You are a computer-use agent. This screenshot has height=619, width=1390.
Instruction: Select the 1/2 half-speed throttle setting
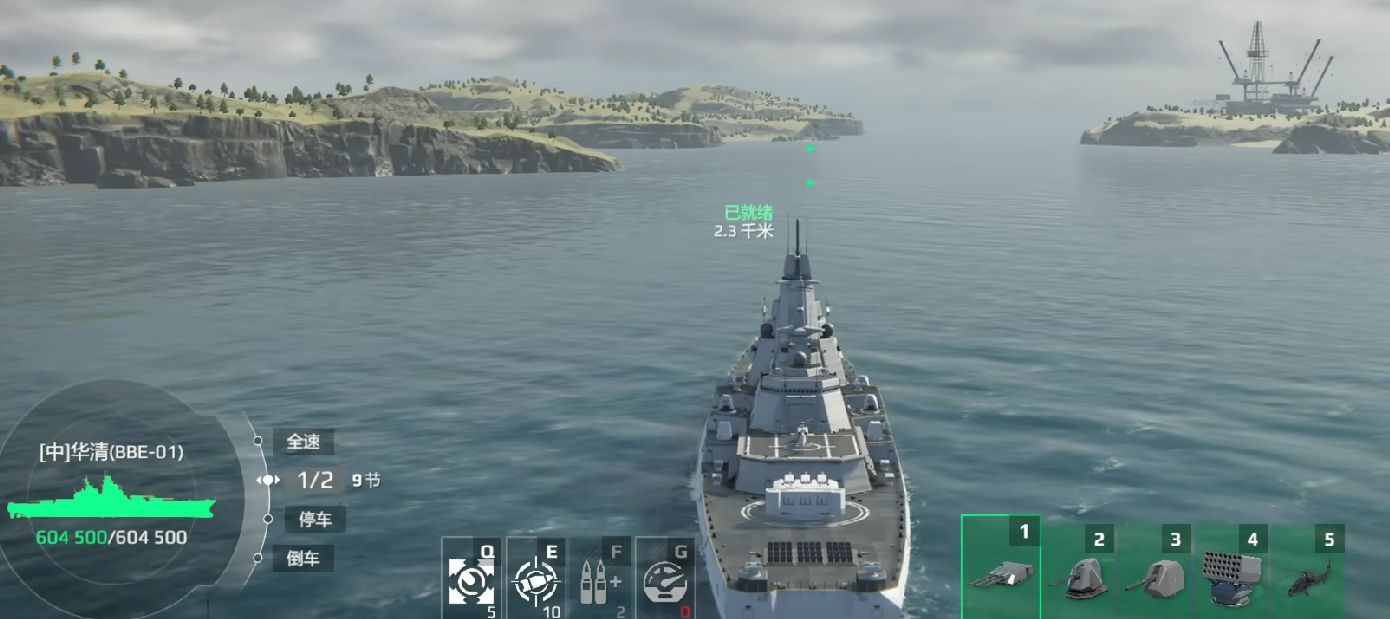pos(315,480)
